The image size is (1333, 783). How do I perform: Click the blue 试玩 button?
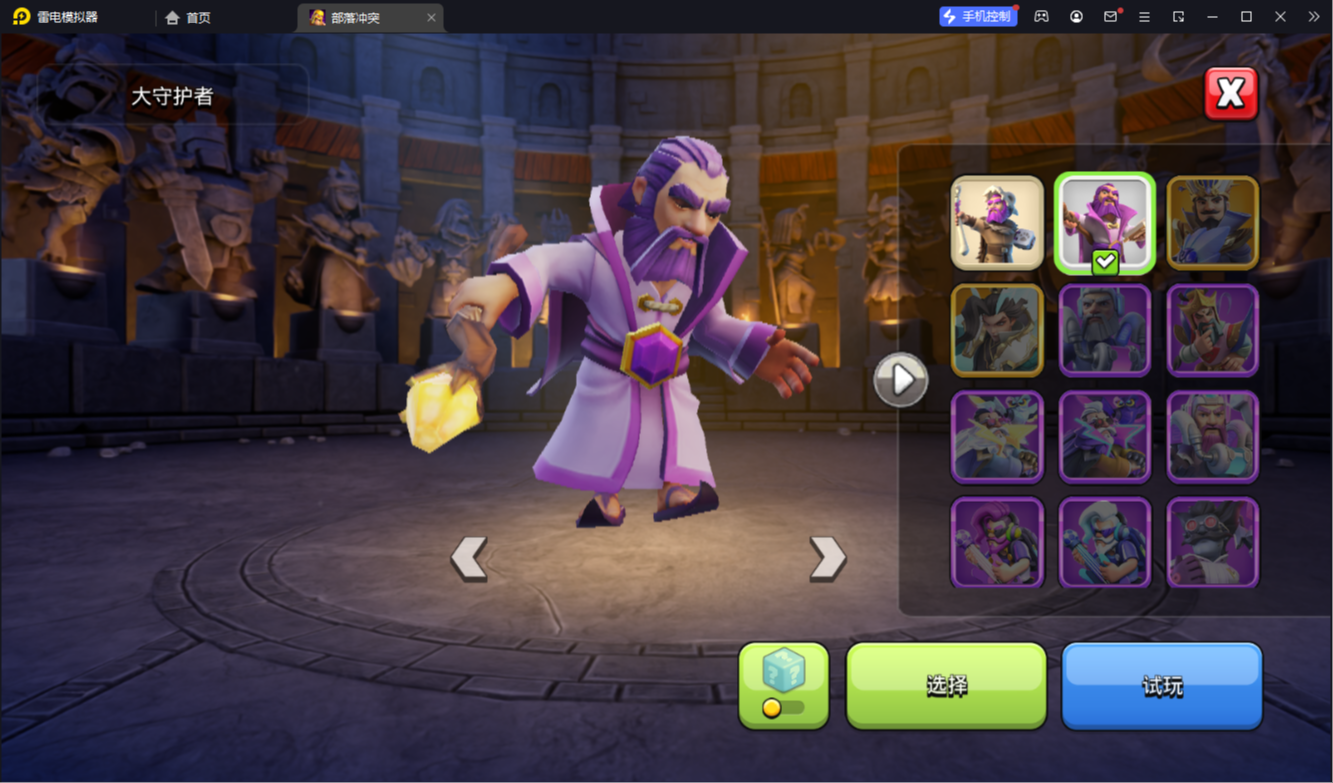click(1162, 685)
